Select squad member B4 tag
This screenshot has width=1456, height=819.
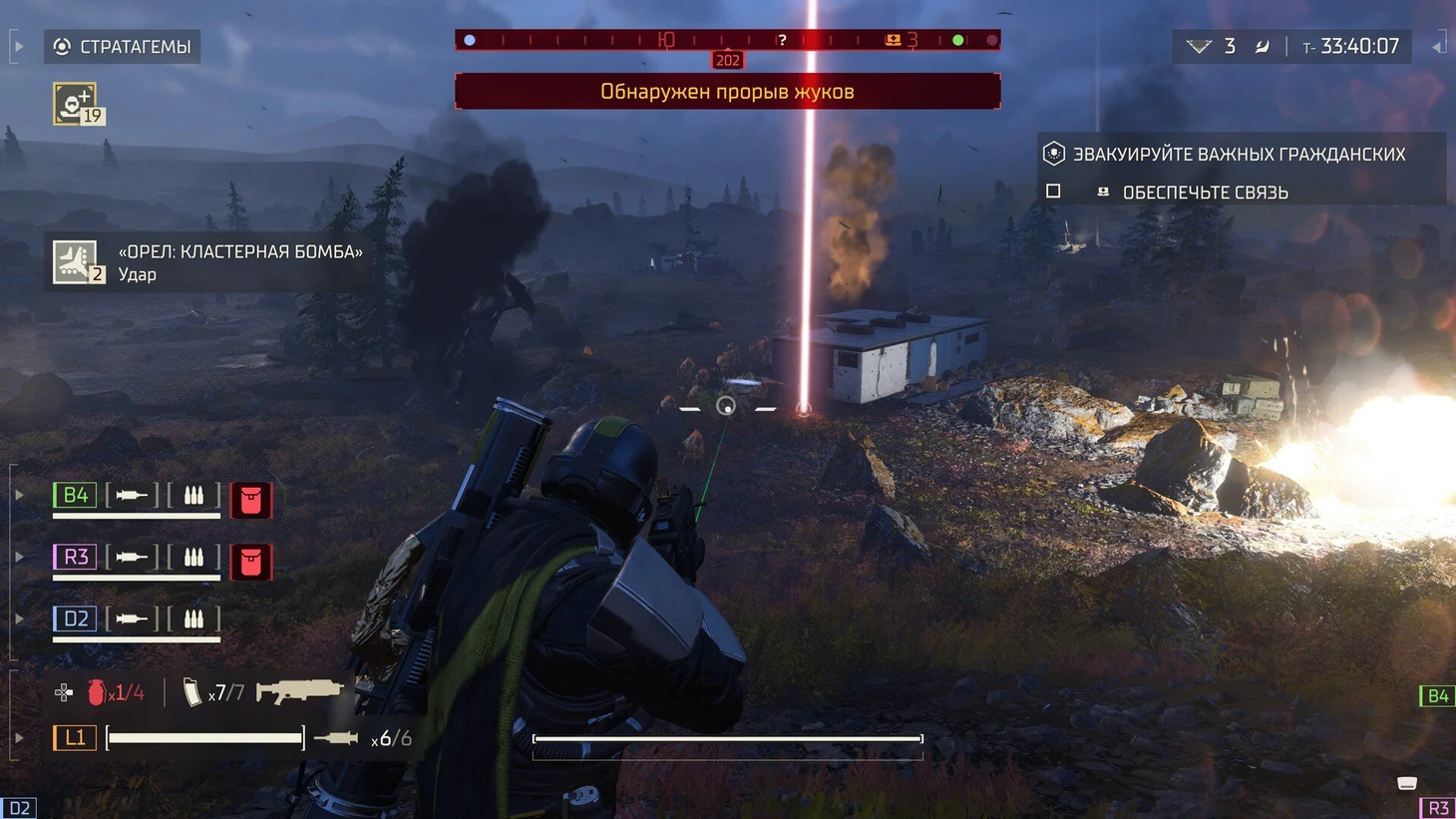[x=75, y=496]
